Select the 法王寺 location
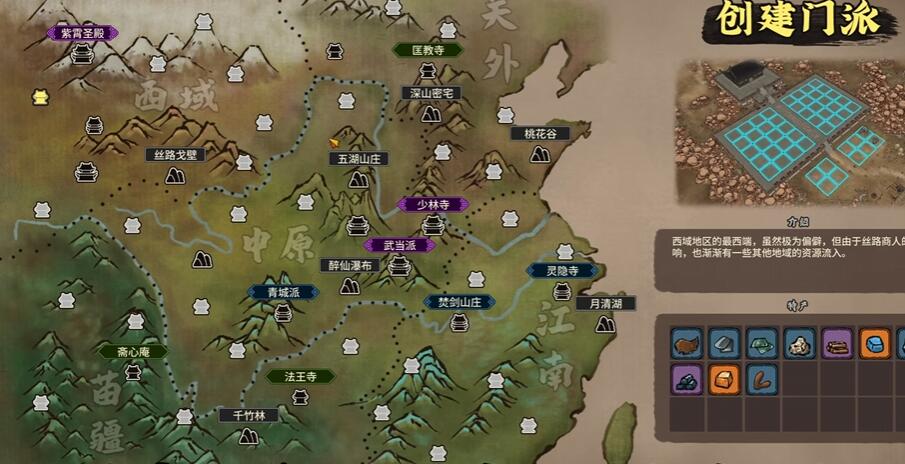905x464 pixels. coord(300,377)
